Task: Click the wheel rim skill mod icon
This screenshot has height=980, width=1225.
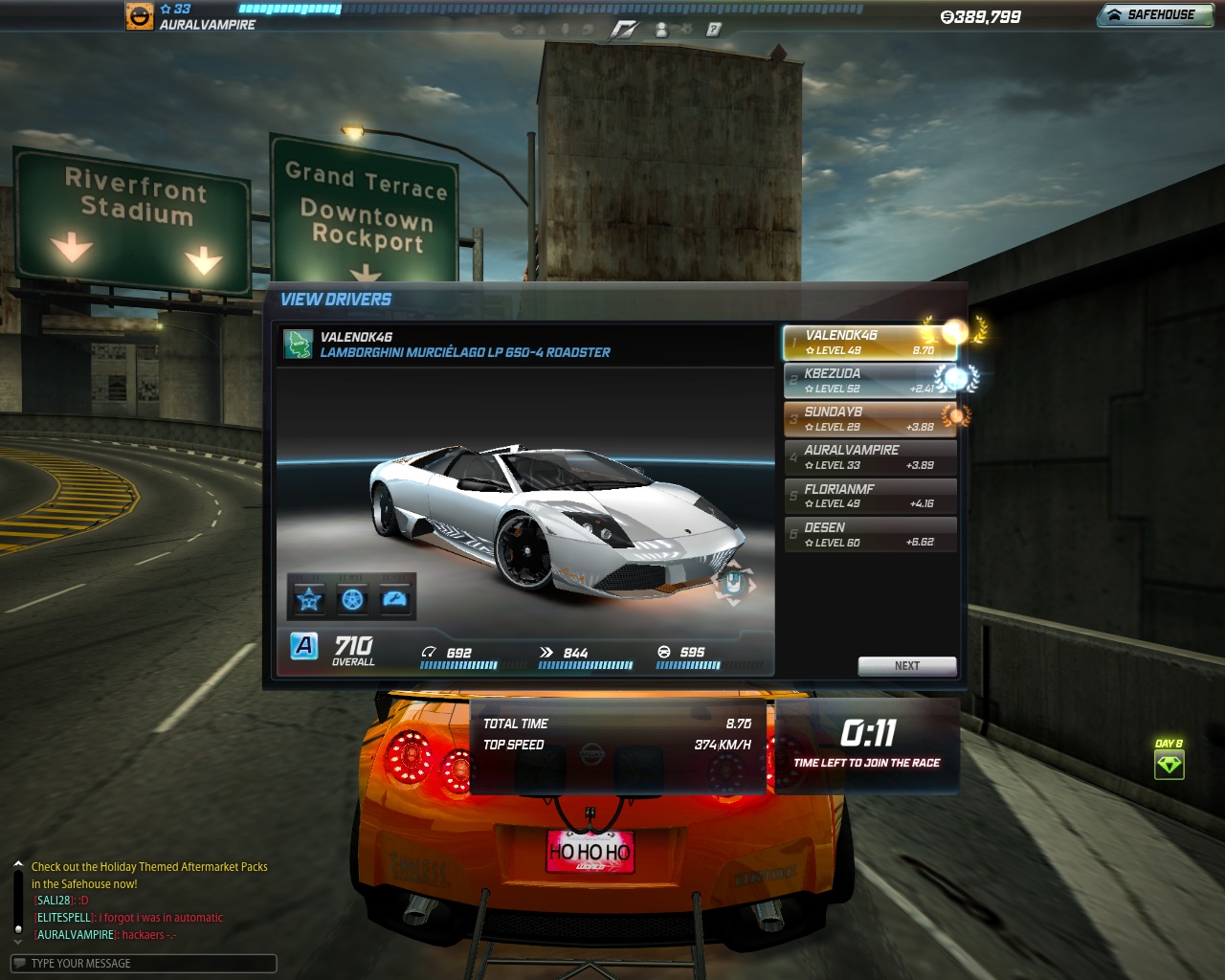Action: 352,599
